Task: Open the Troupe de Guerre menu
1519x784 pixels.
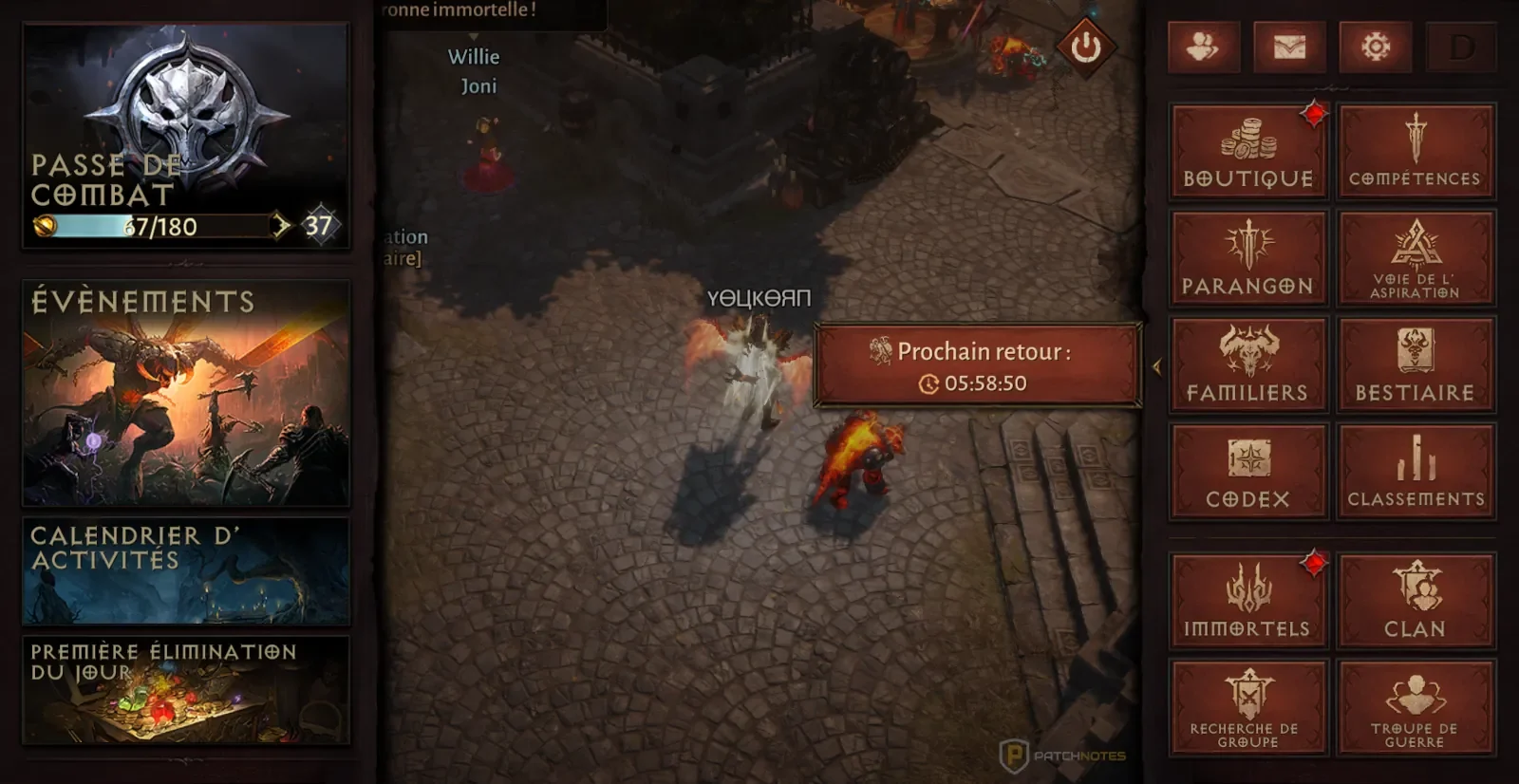Action: pyautogui.click(x=1416, y=708)
